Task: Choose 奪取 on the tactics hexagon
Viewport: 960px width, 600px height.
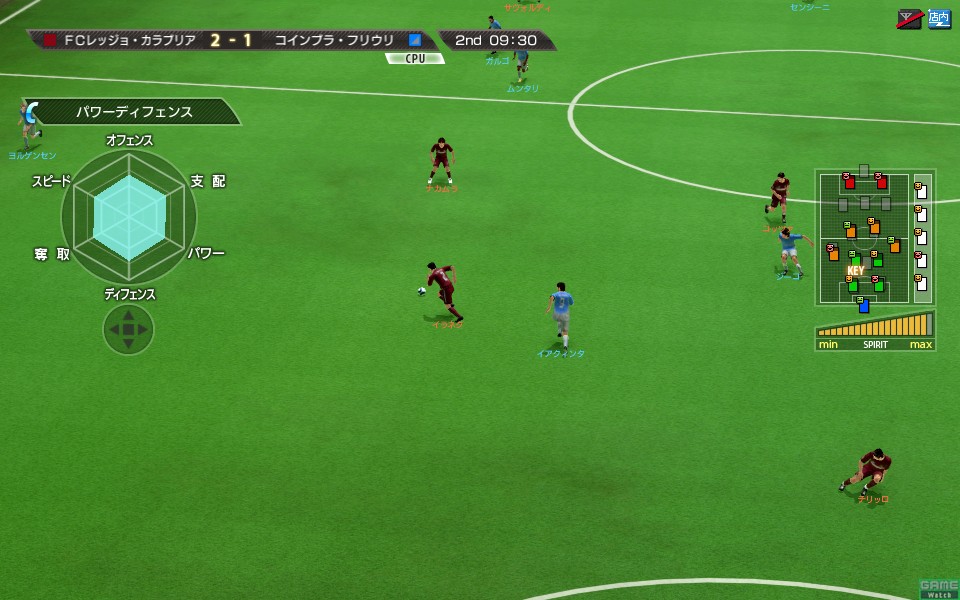Action: tap(52, 254)
